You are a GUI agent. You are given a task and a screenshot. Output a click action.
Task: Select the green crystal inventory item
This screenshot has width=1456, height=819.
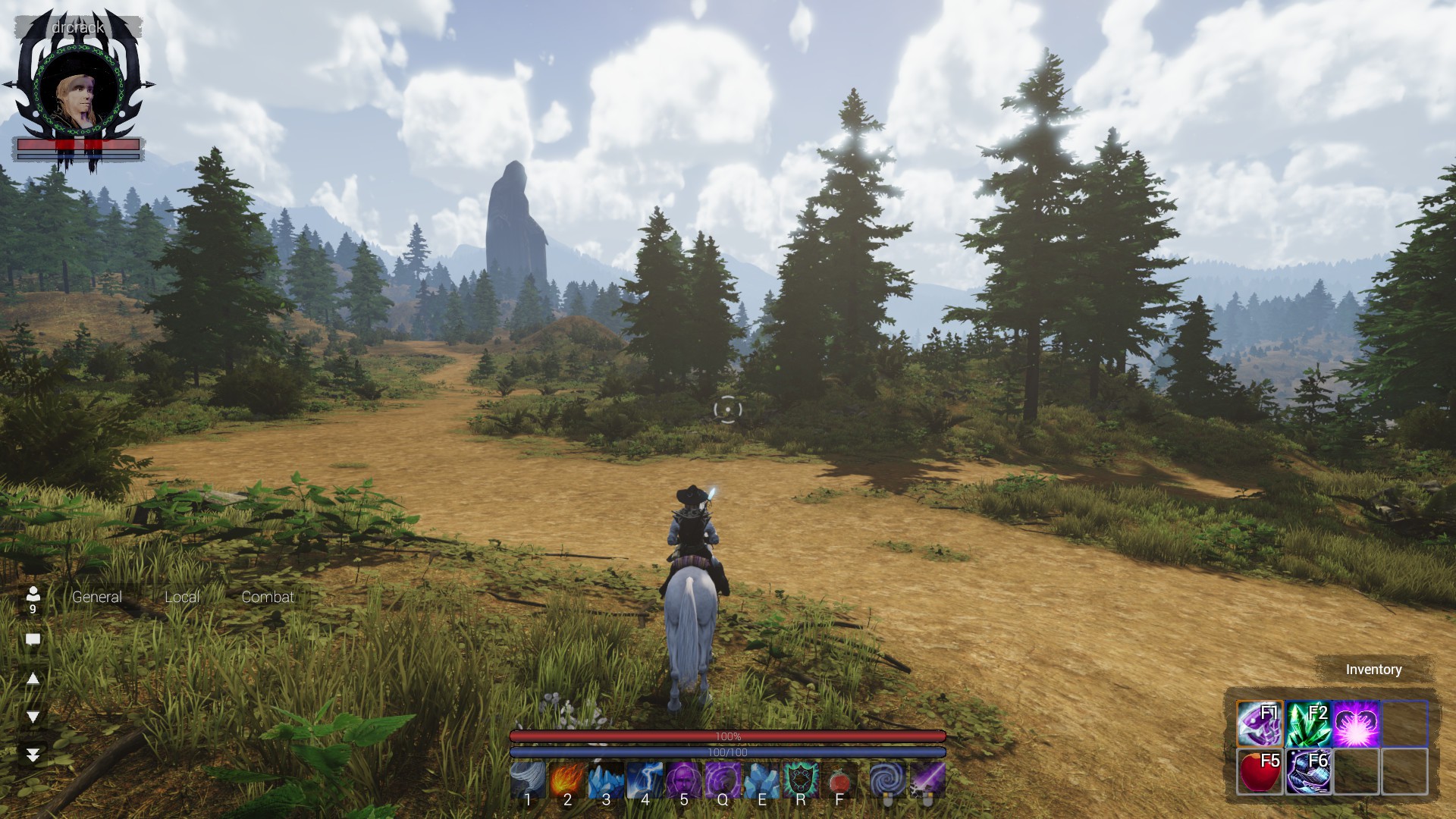tap(1308, 724)
